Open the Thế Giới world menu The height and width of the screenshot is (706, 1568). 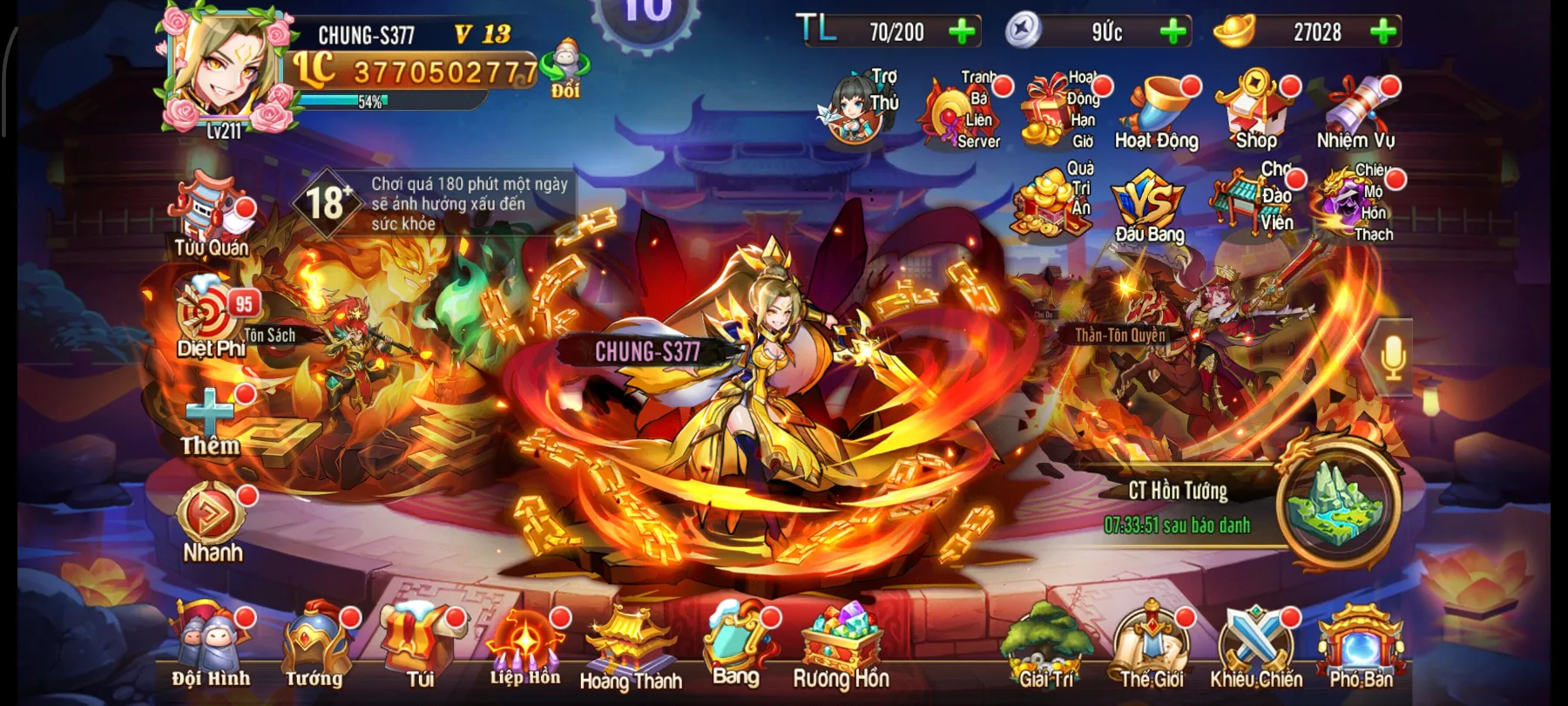click(x=1152, y=647)
